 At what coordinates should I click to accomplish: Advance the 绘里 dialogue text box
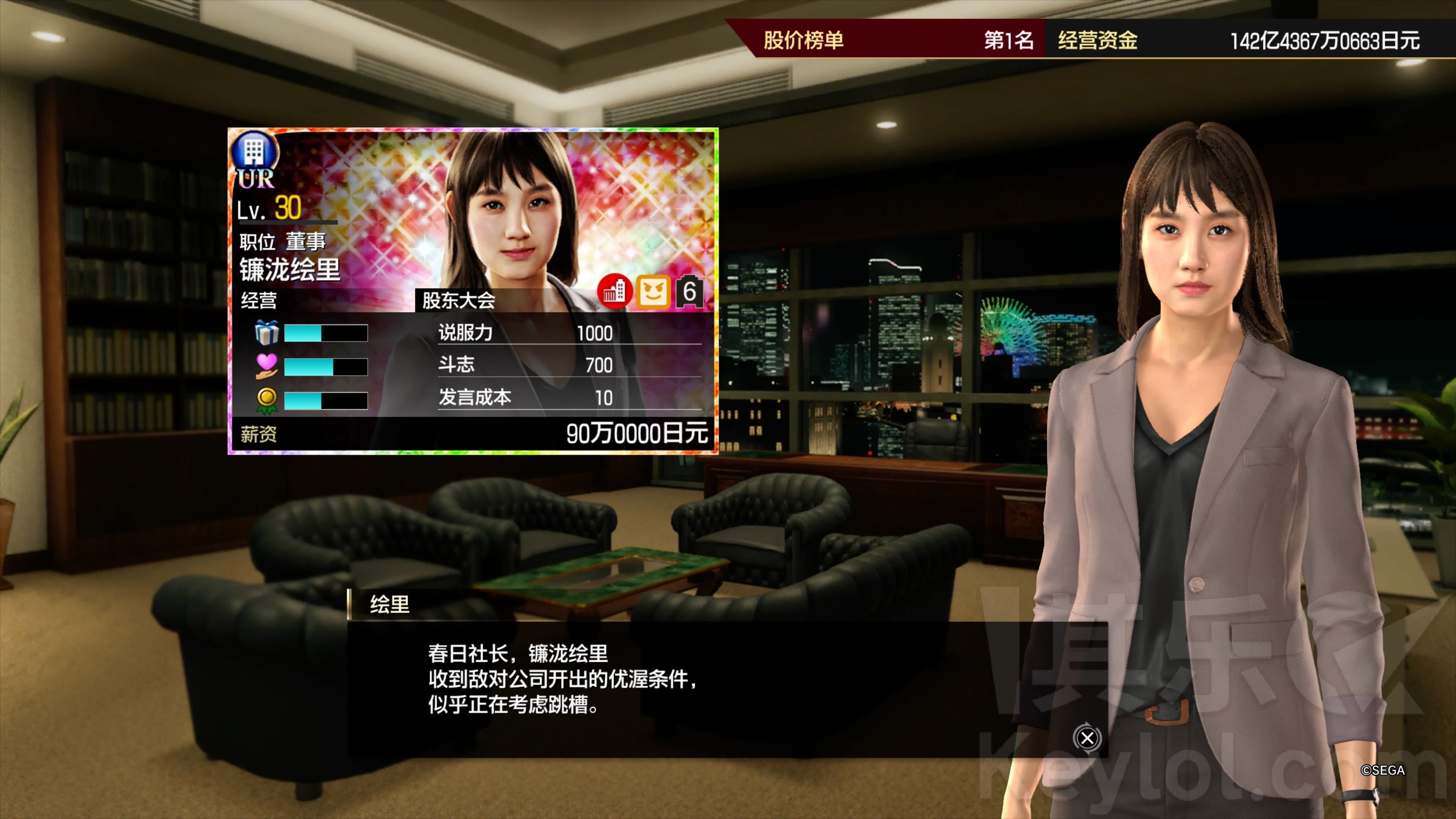(x=1086, y=737)
